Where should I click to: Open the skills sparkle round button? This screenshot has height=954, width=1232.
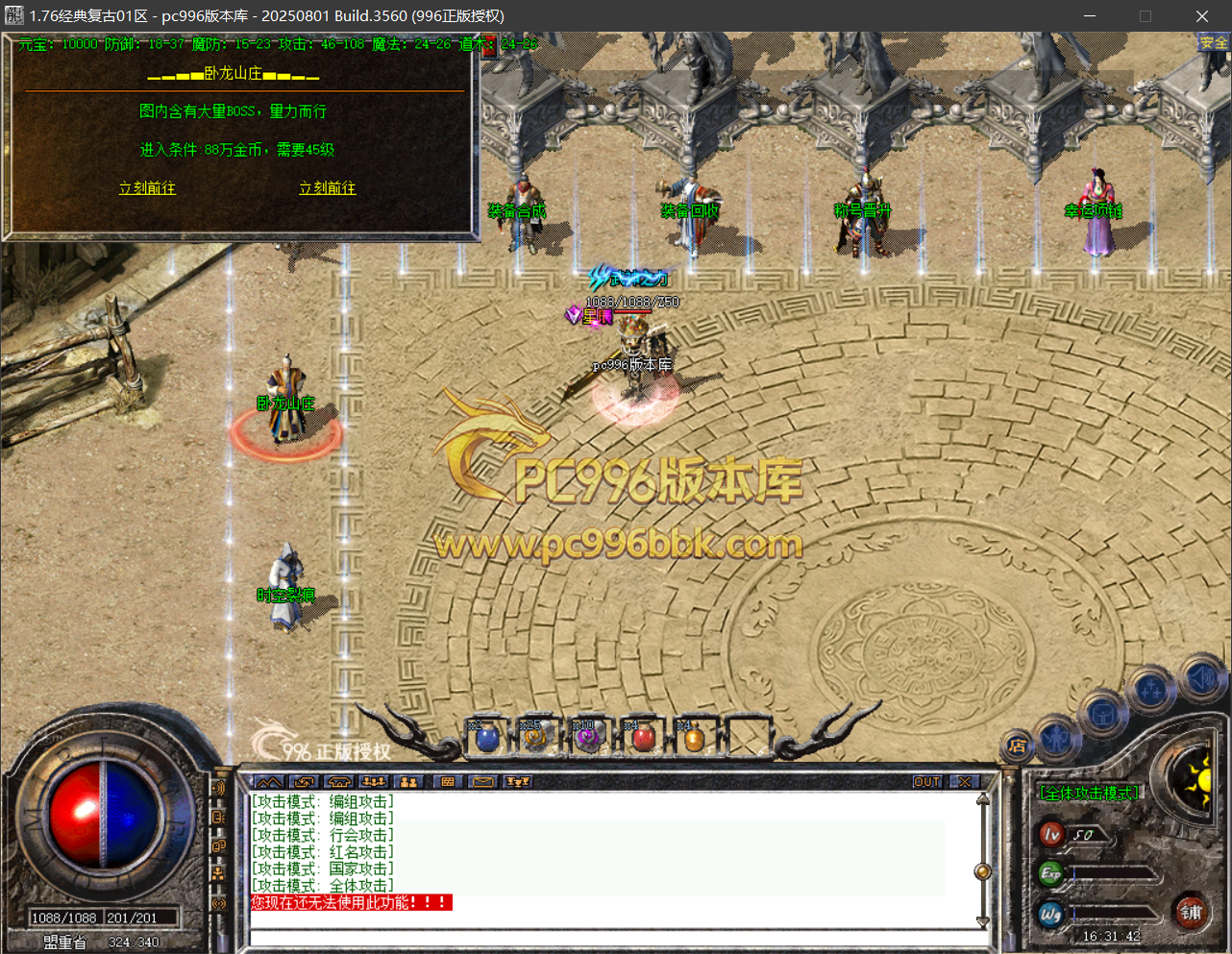pyautogui.click(x=1150, y=690)
